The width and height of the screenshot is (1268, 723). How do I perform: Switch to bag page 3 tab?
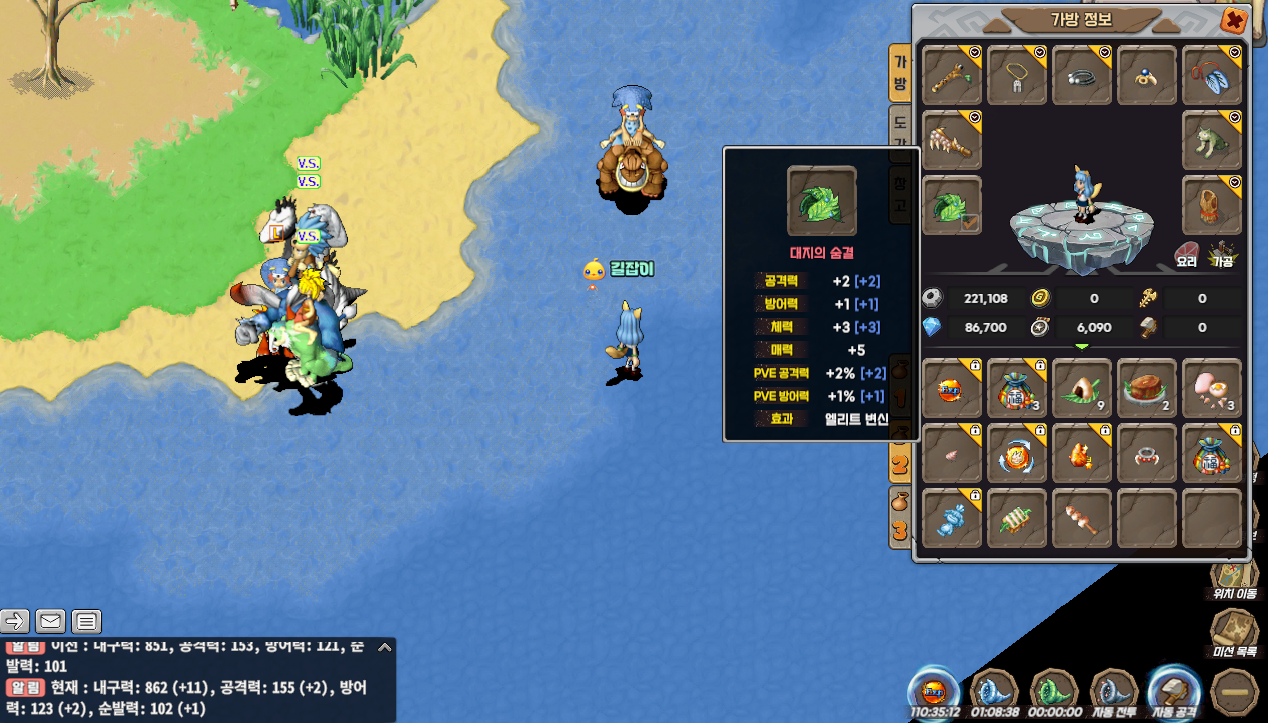(x=900, y=527)
